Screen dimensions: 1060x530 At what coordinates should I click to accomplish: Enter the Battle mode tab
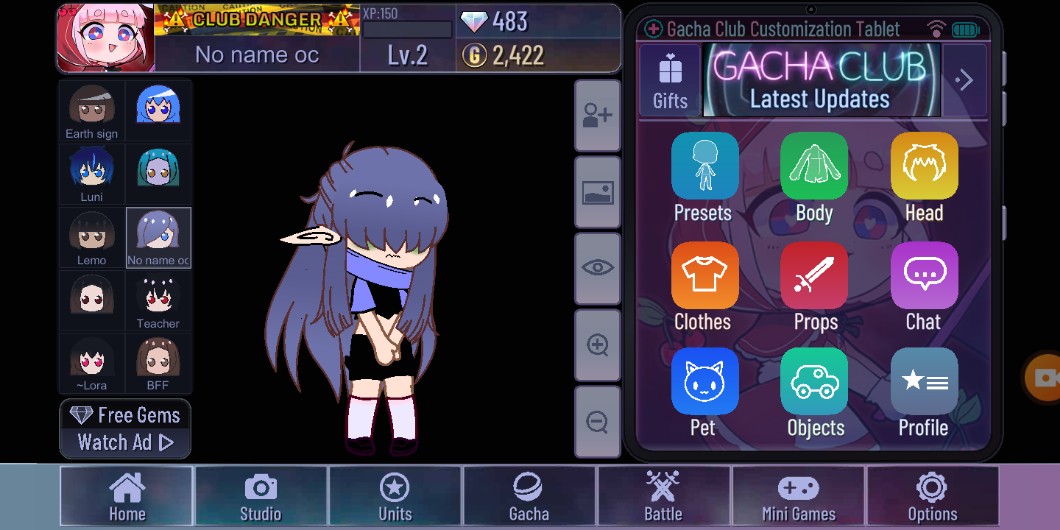click(663, 497)
